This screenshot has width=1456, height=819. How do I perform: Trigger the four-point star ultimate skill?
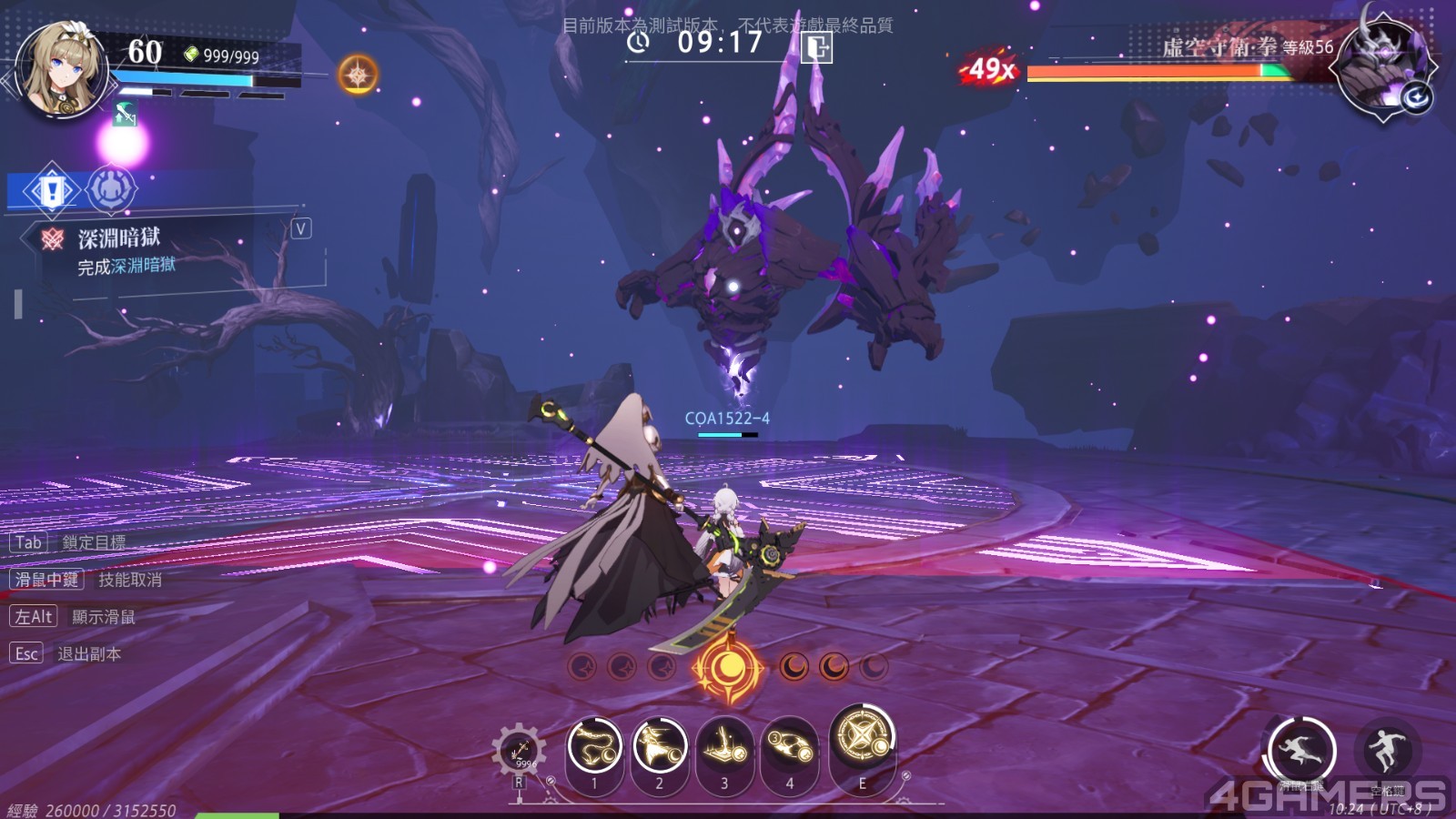point(862,736)
